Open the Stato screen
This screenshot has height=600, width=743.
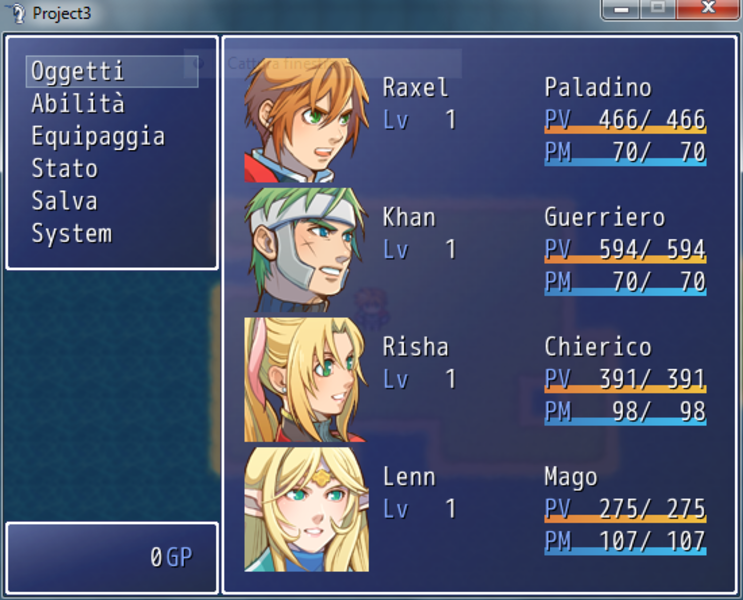[x=65, y=169]
